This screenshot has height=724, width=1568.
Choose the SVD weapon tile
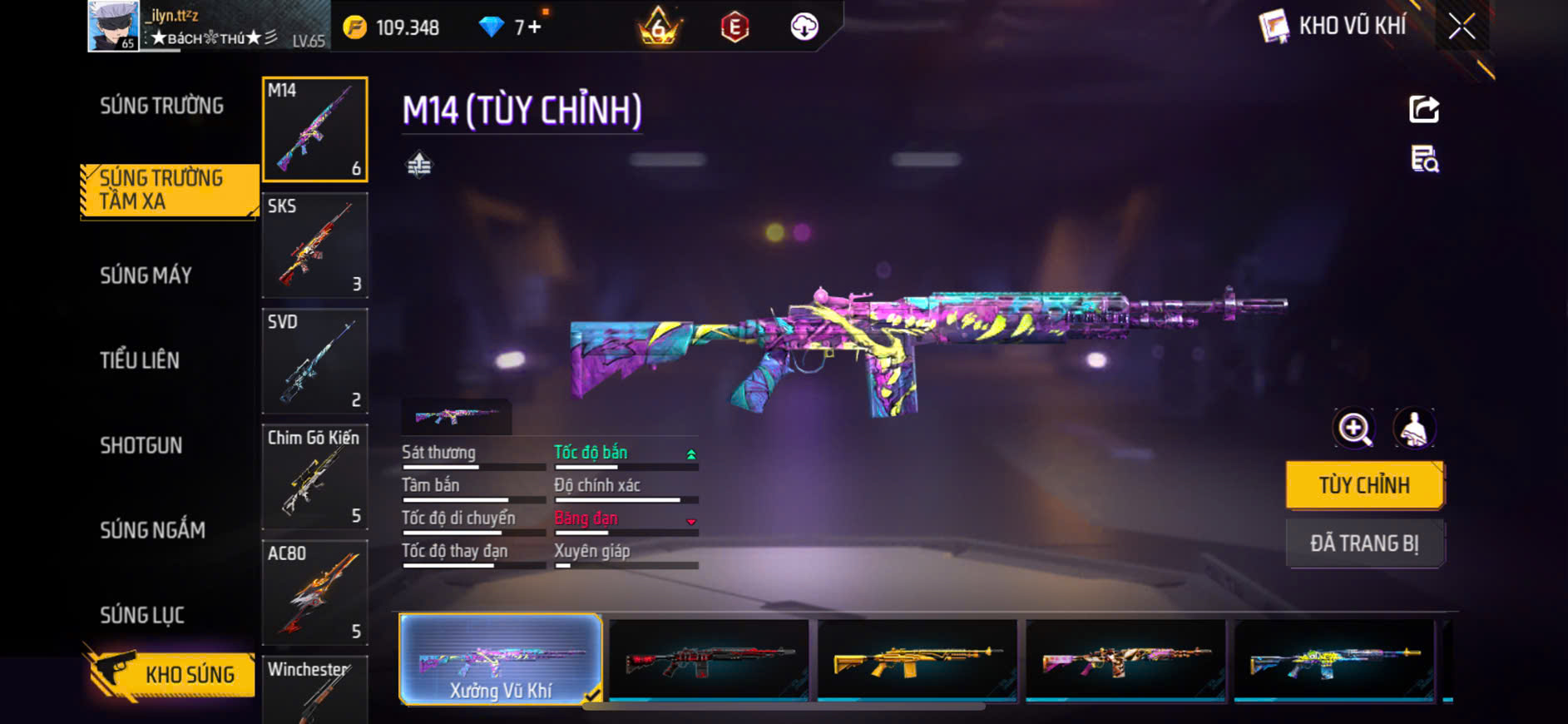click(x=314, y=361)
